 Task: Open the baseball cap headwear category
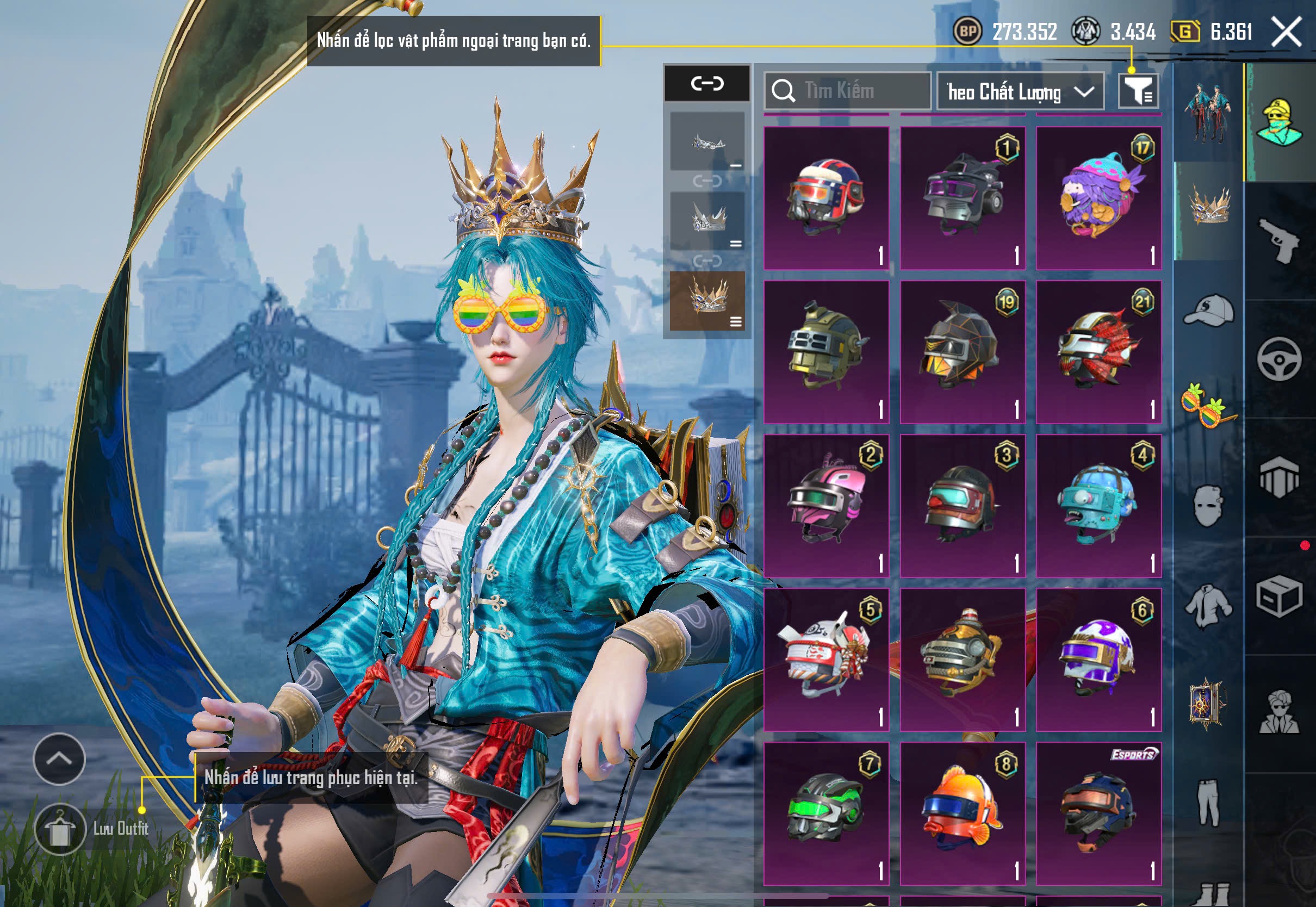pos(1209,310)
